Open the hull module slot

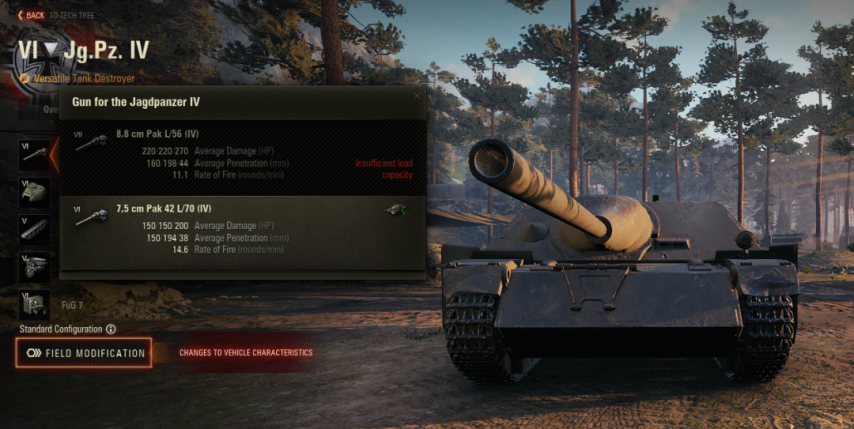pos(34,191)
